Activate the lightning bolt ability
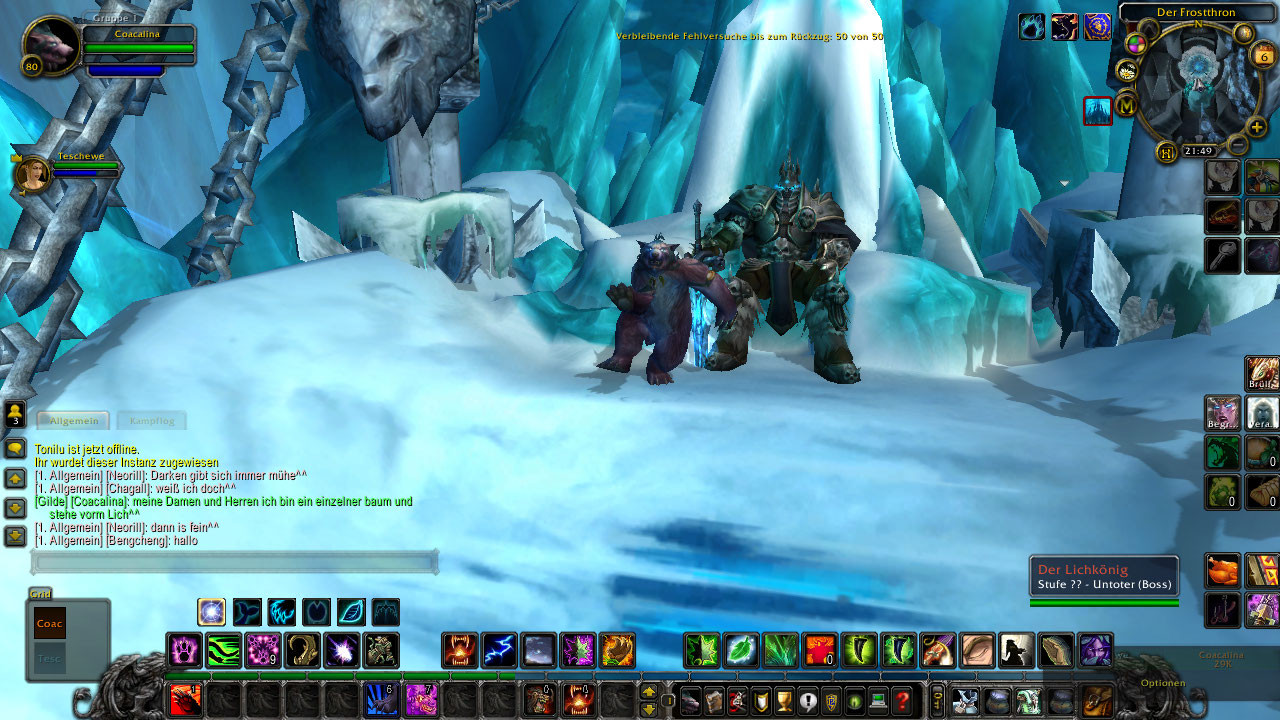 tap(499, 651)
